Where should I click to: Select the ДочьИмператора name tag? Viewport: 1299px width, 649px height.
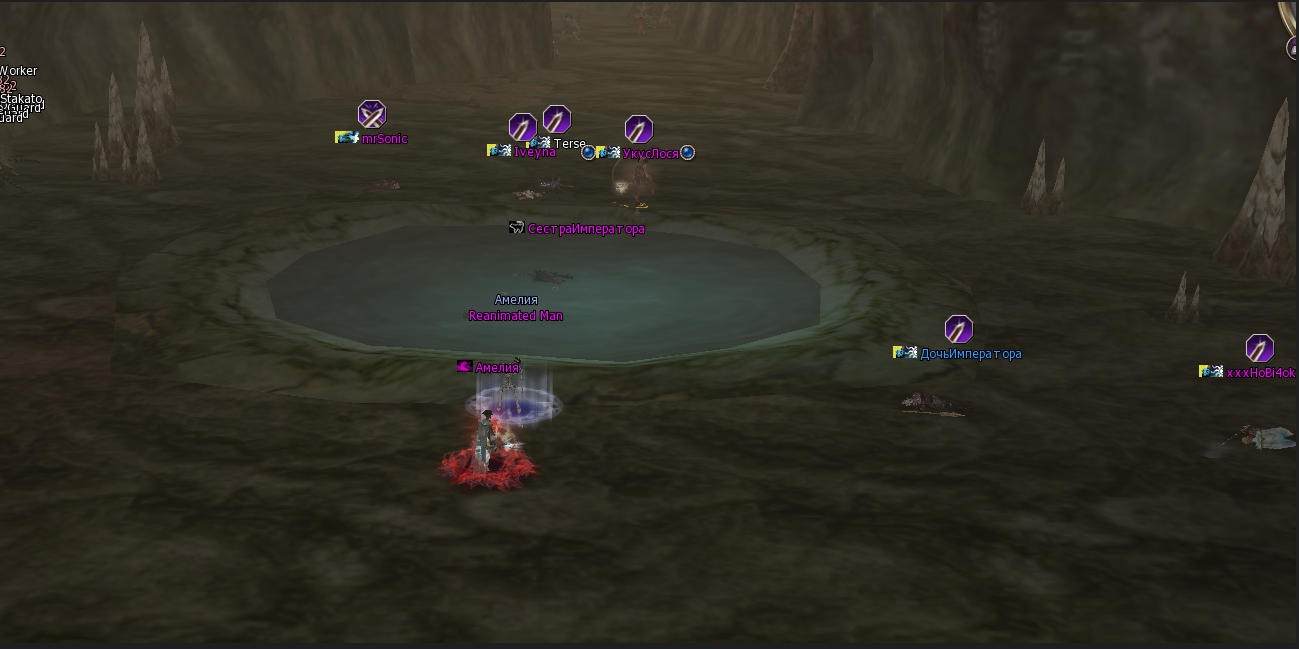click(x=970, y=353)
